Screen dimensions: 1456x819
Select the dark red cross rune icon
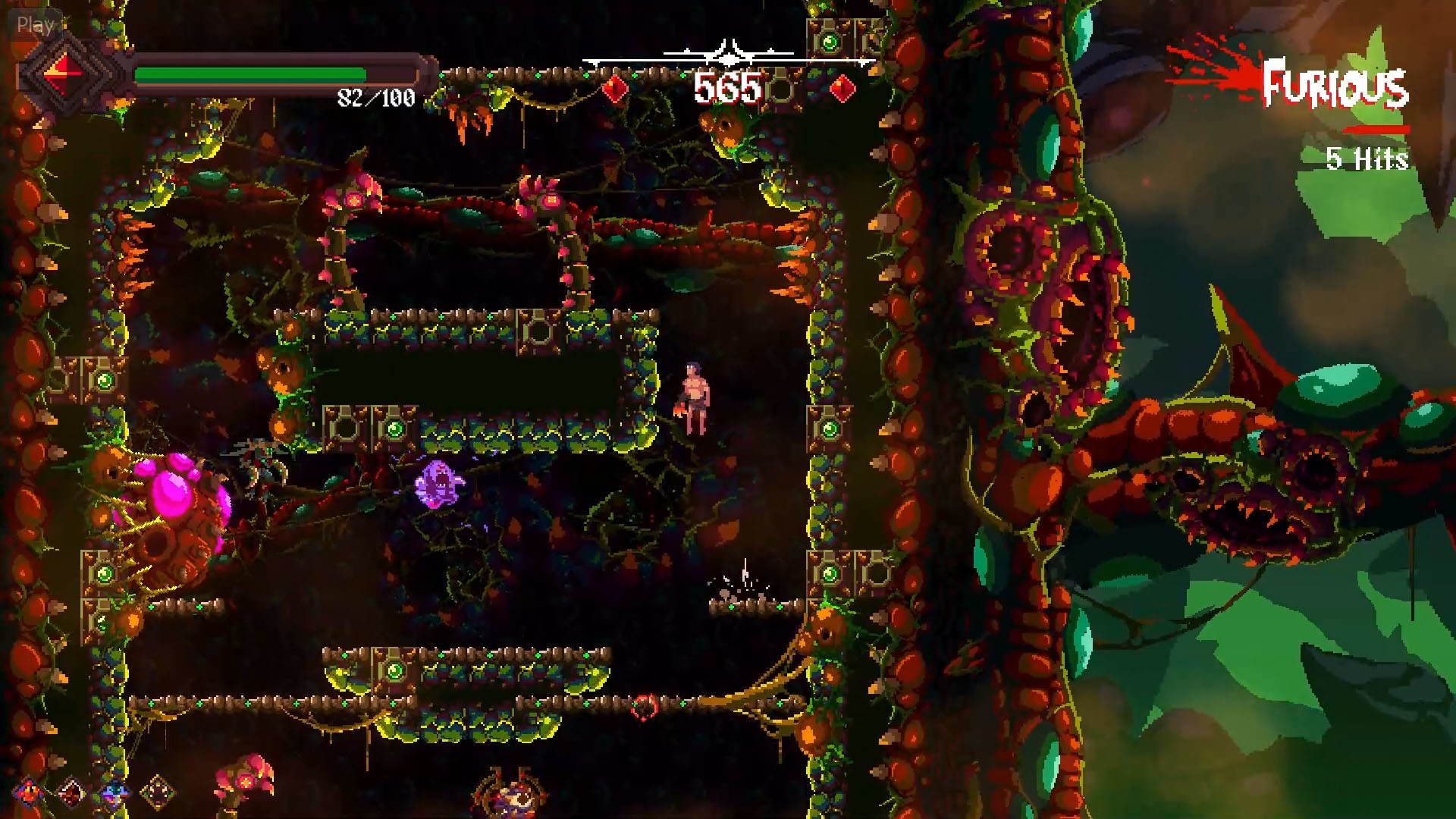72,793
